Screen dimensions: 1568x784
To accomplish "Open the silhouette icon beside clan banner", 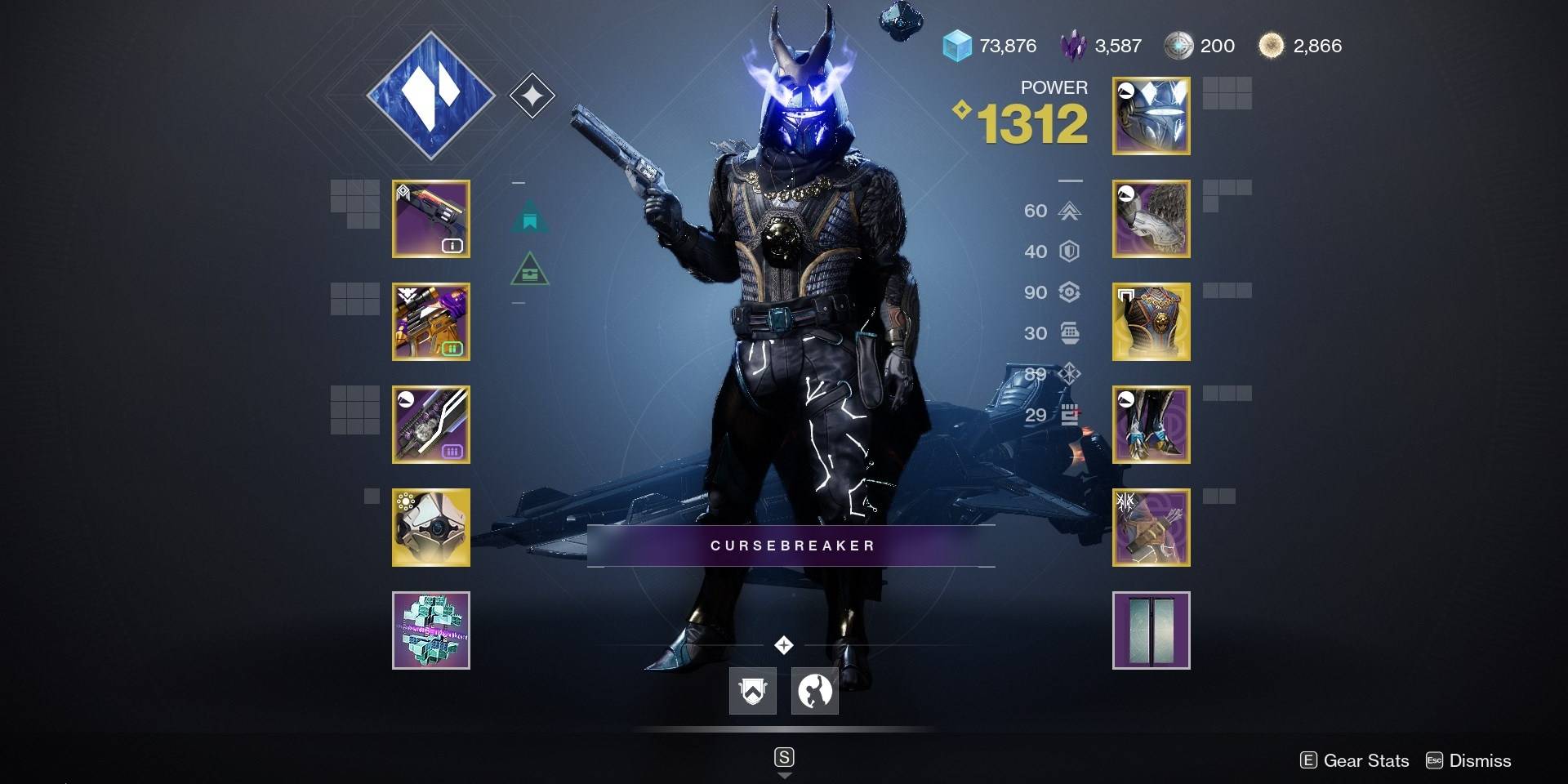I will coord(814,691).
